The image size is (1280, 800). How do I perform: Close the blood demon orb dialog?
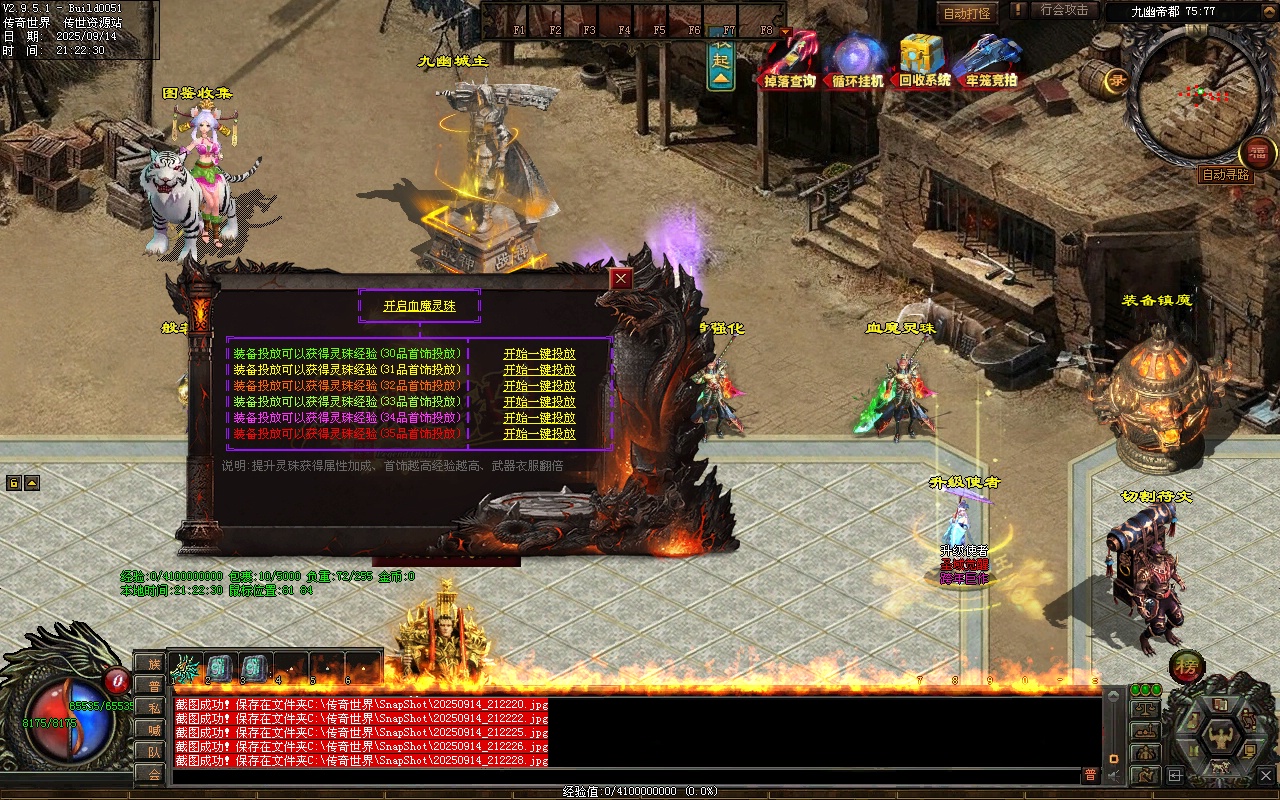[x=621, y=279]
